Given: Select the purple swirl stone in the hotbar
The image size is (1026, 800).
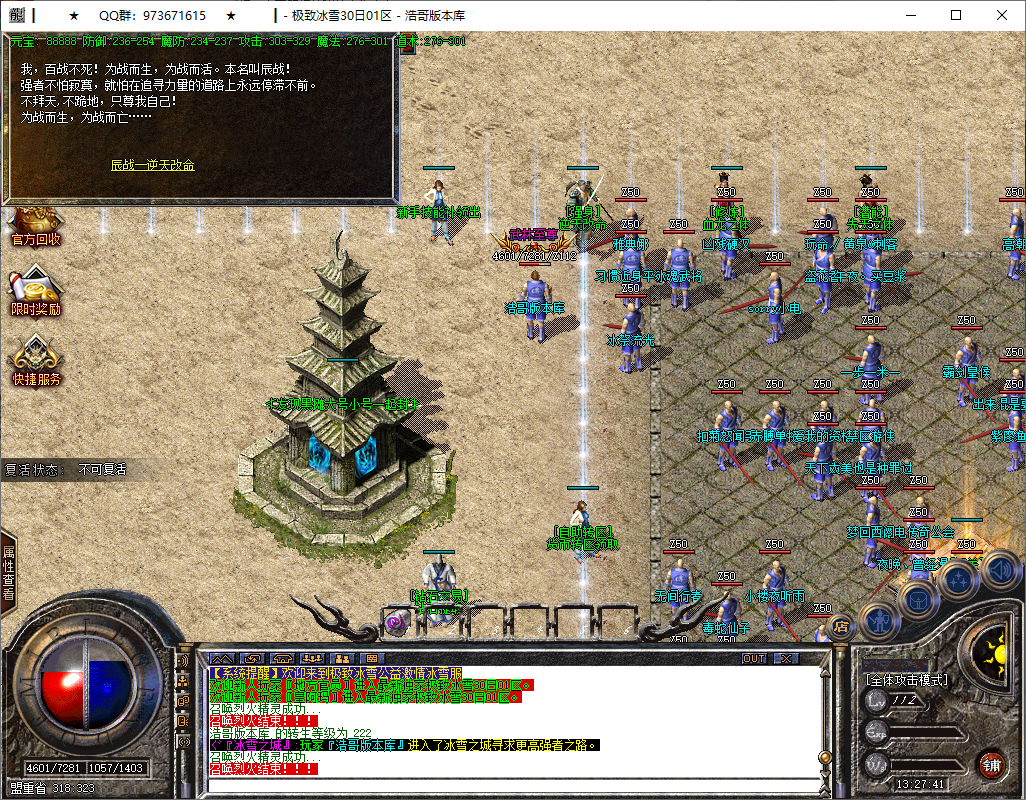Looking at the screenshot, I should coord(394,623).
